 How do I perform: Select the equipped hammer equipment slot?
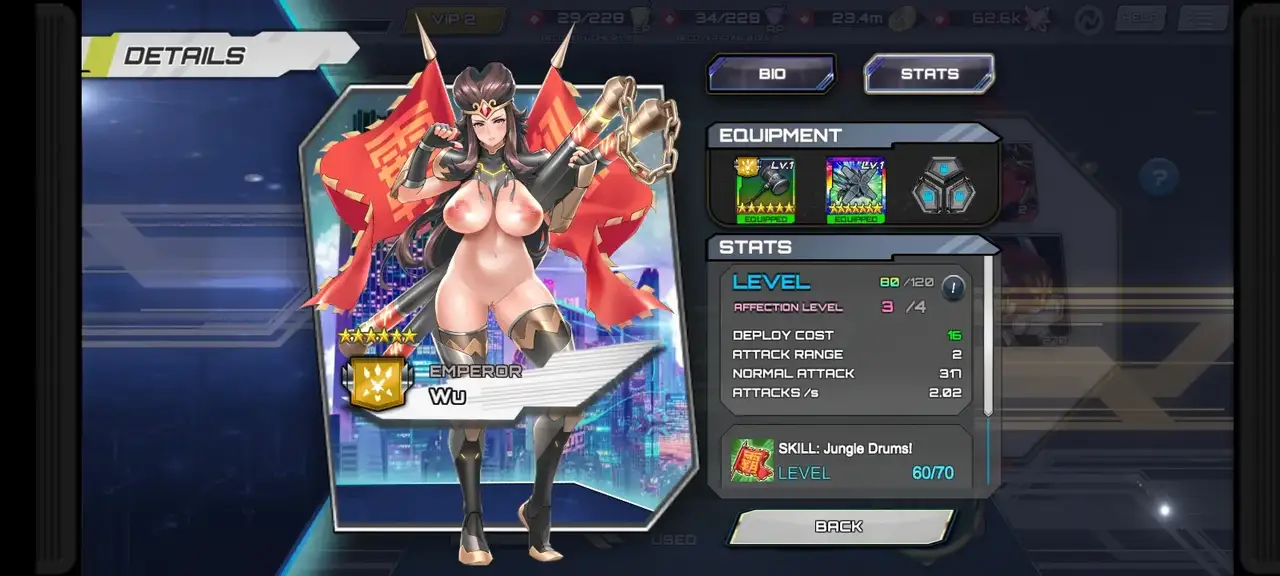765,189
